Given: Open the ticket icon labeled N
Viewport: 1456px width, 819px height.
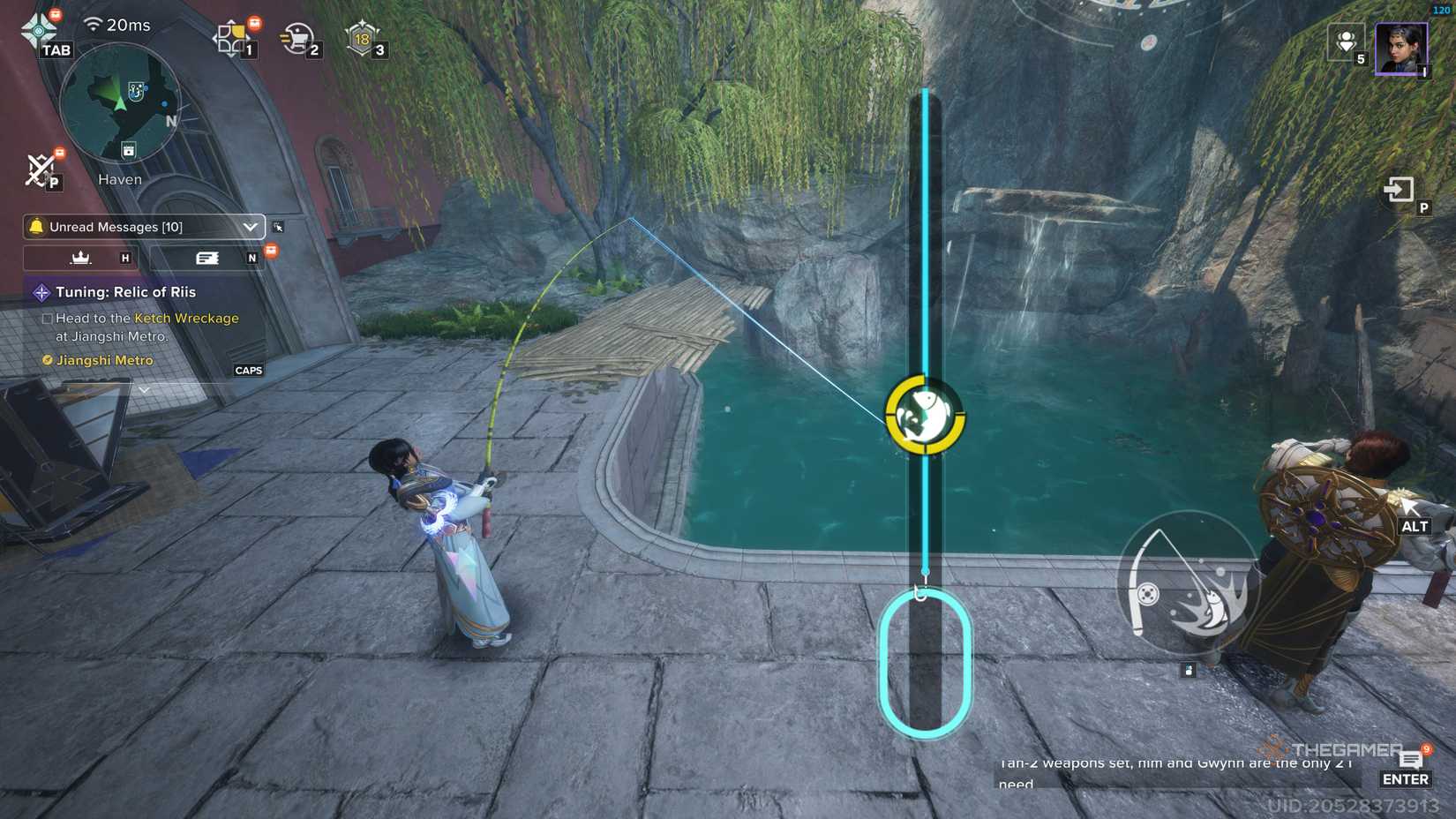Looking at the screenshot, I should [208, 258].
